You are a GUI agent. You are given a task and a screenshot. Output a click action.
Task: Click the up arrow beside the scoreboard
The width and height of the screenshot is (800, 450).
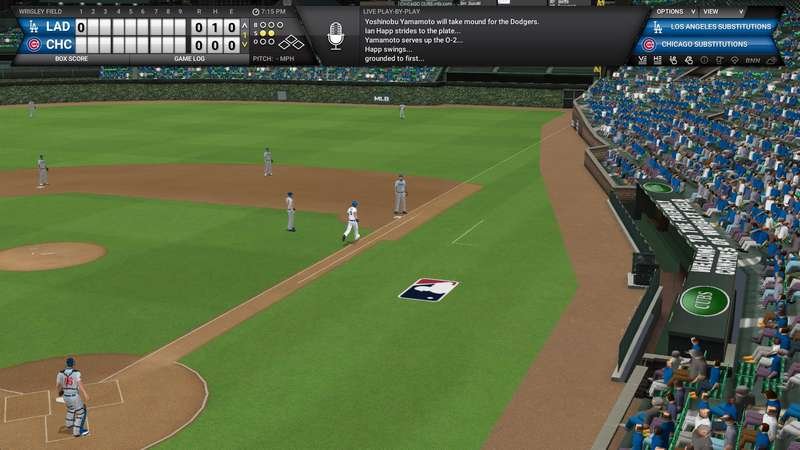pyautogui.click(x=245, y=25)
